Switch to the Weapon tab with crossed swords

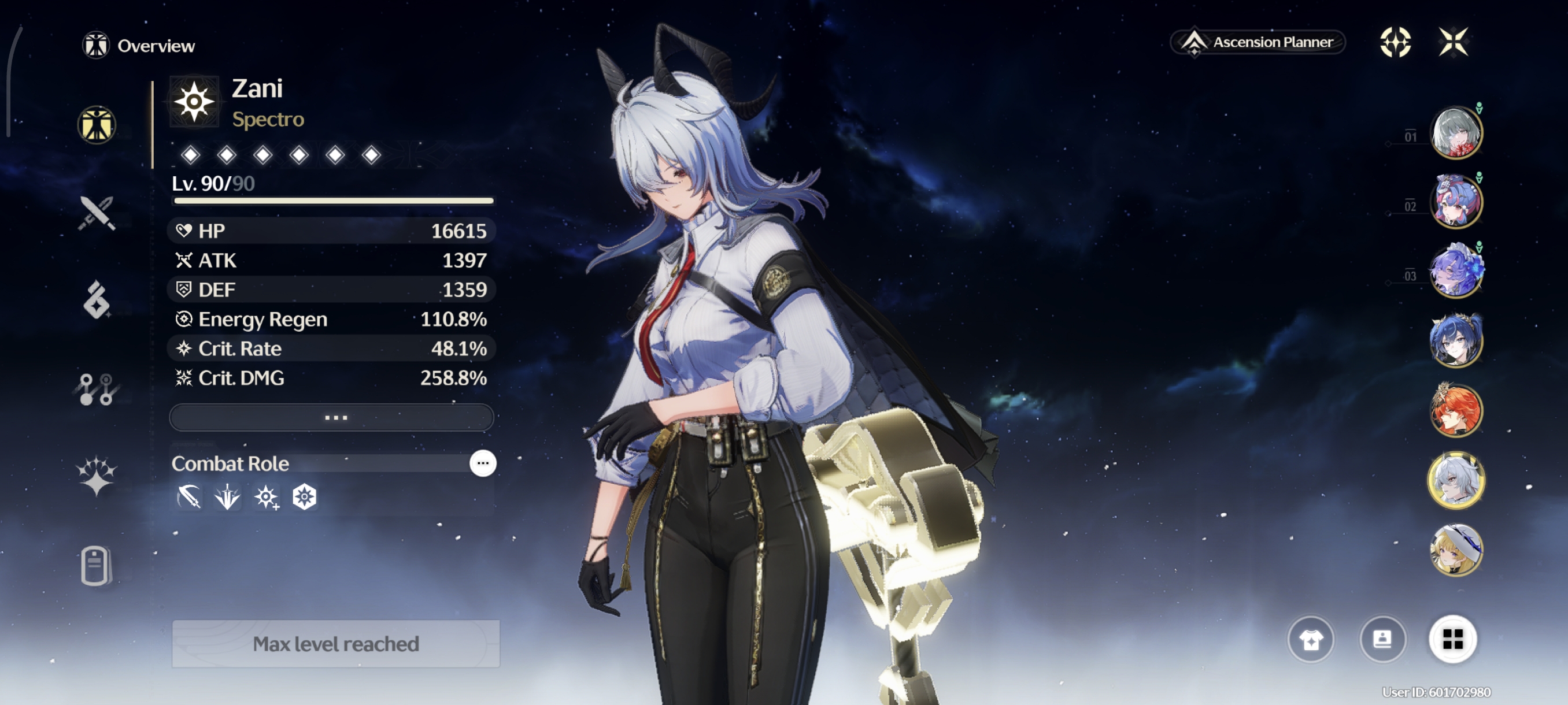pyautogui.click(x=97, y=213)
